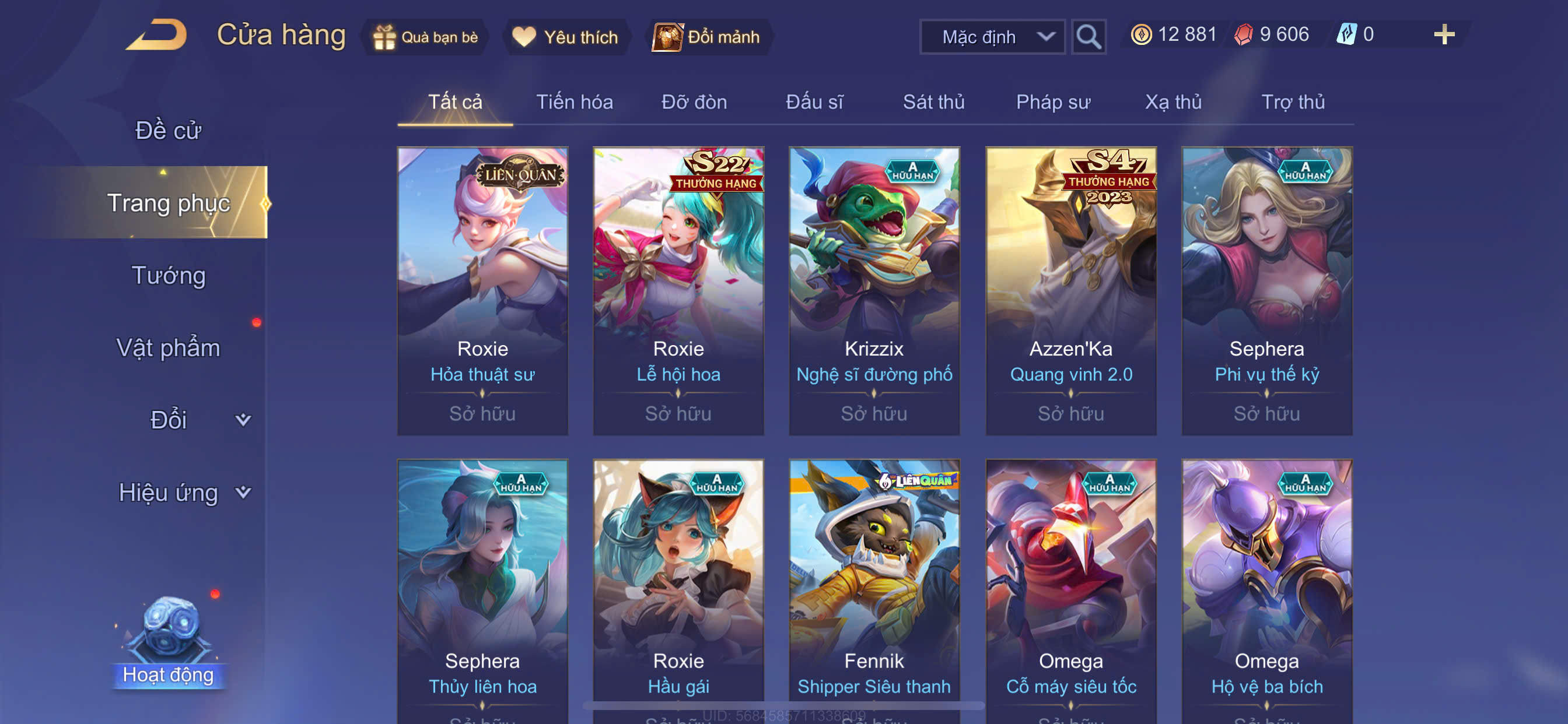The image size is (1568, 724).
Task: Open the Đề cử shop section
Action: point(168,130)
